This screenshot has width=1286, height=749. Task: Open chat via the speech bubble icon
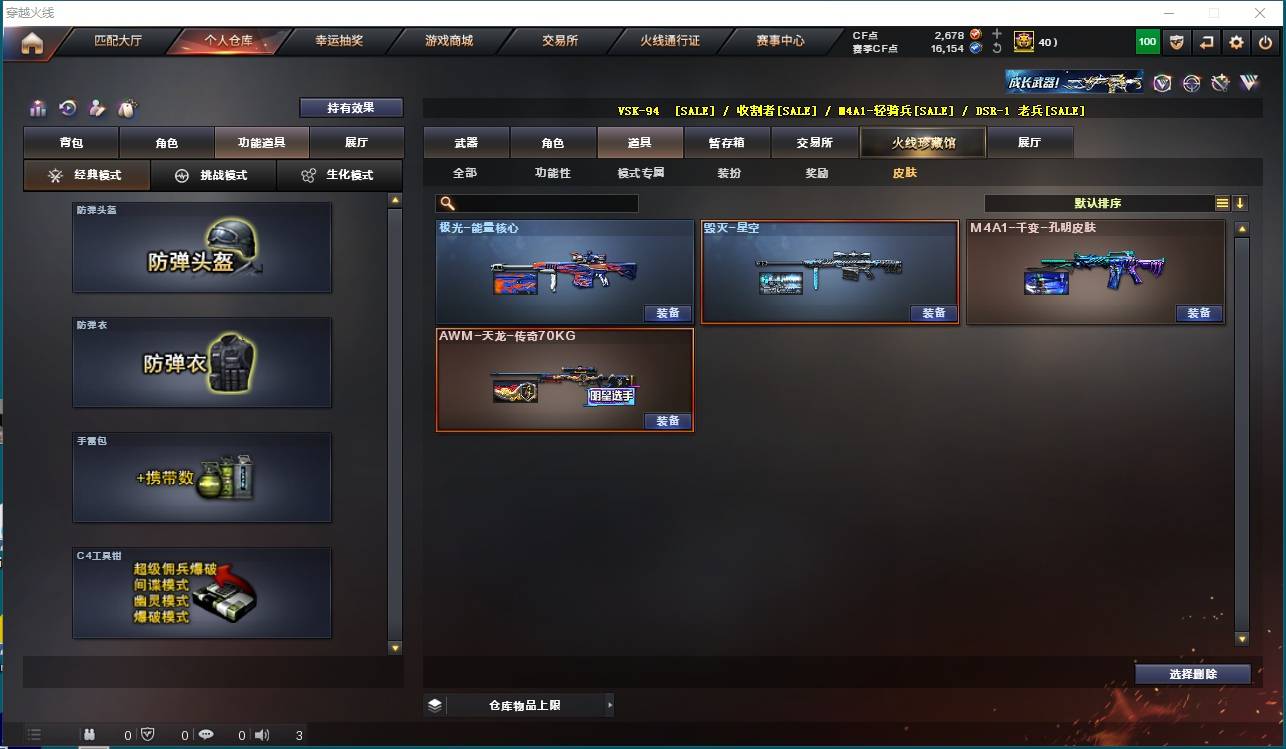[x=206, y=734]
